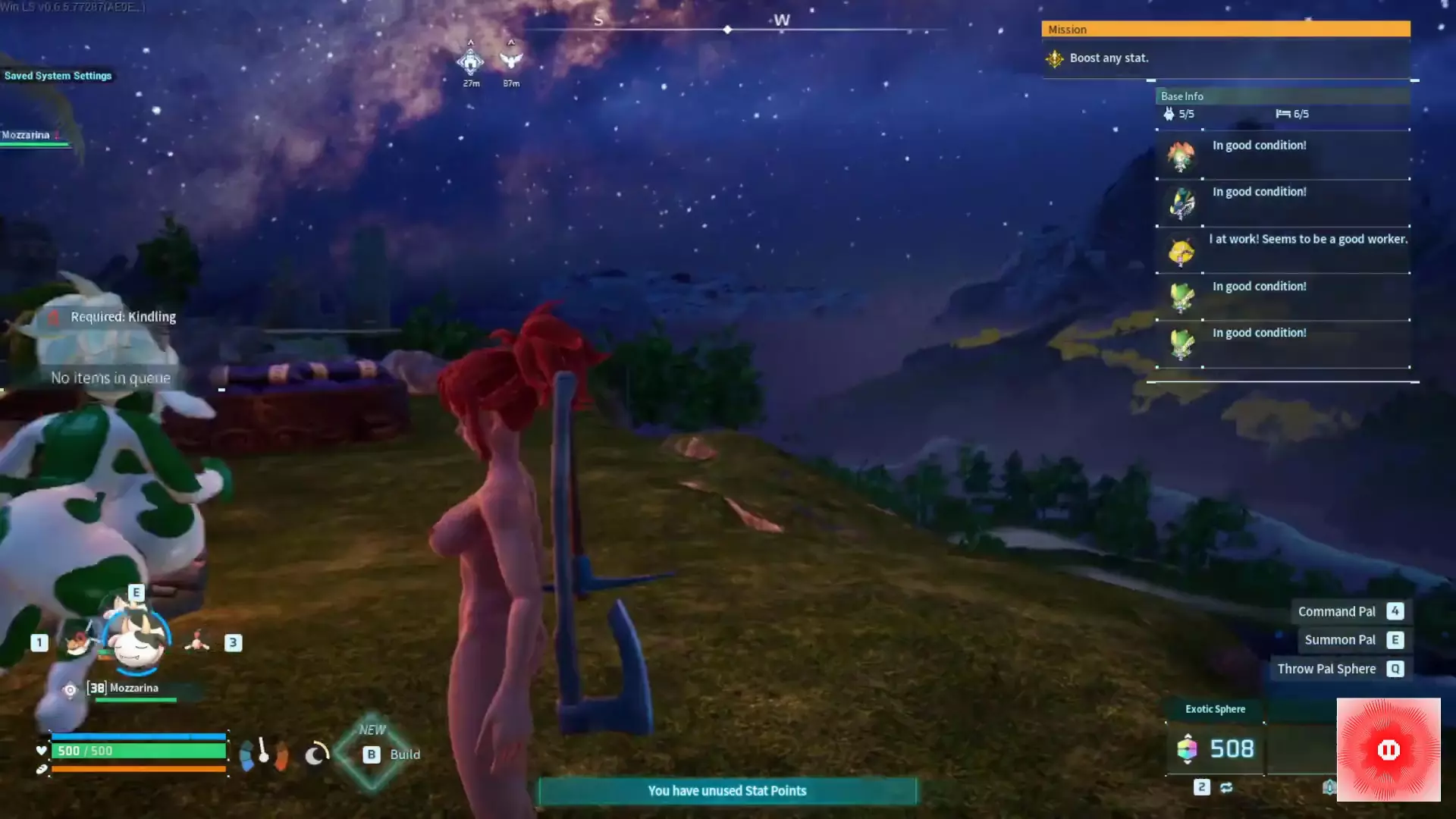Pause recording with the red overlay button
1456x819 pixels.
(1388, 750)
